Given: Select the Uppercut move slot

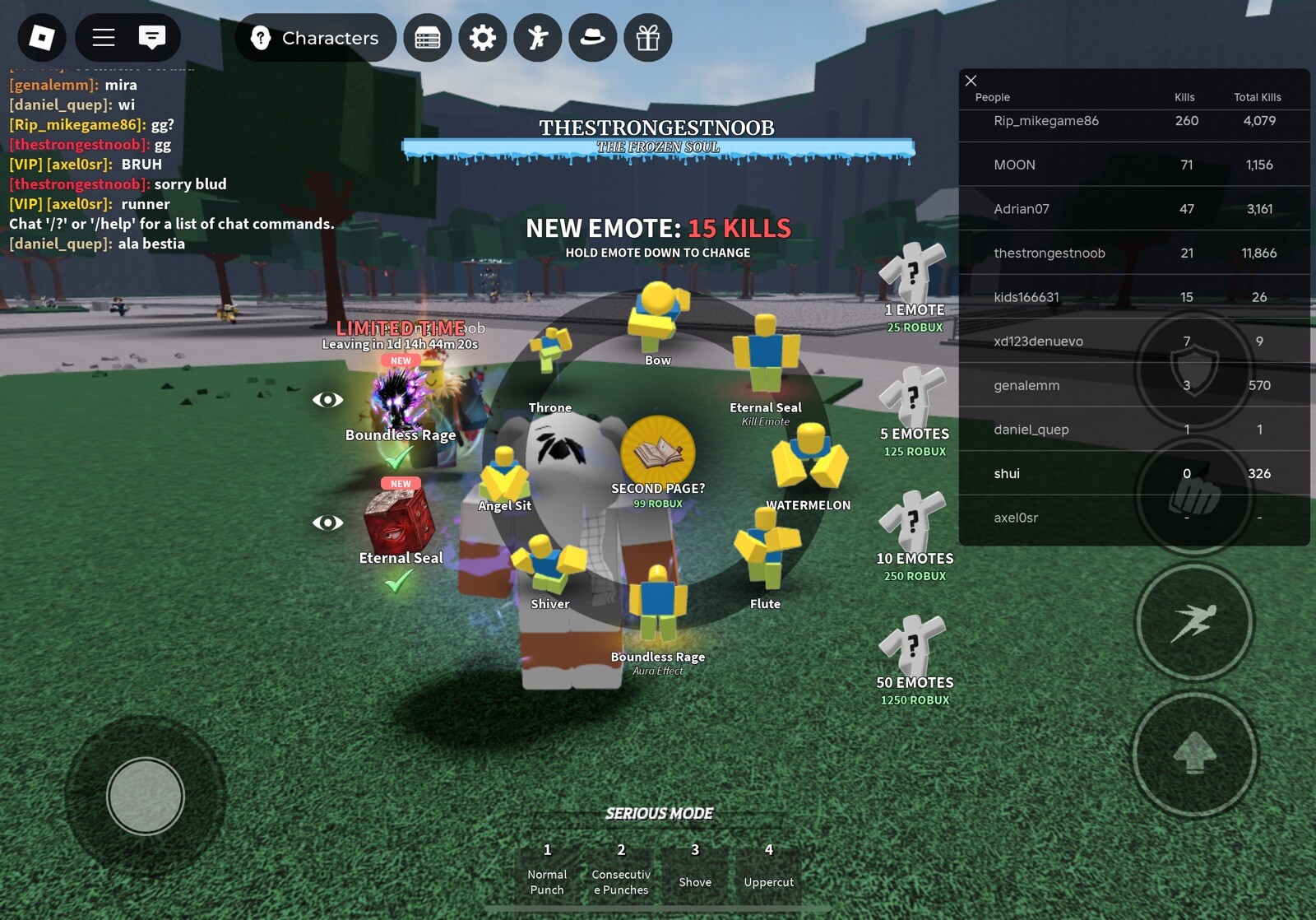Looking at the screenshot, I should point(768,868).
